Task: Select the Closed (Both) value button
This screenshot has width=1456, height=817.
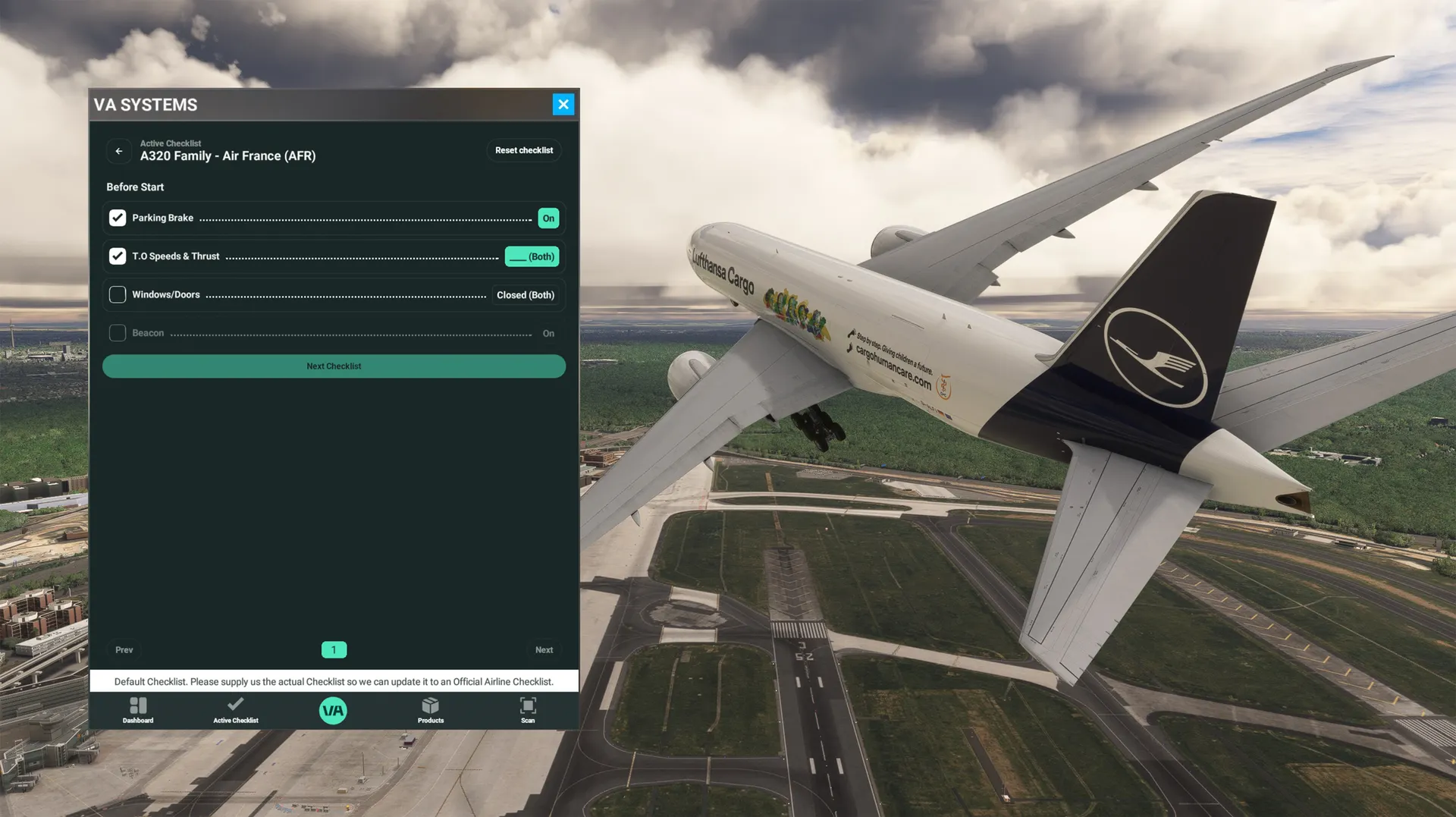Action: click(x=526, y=295)
